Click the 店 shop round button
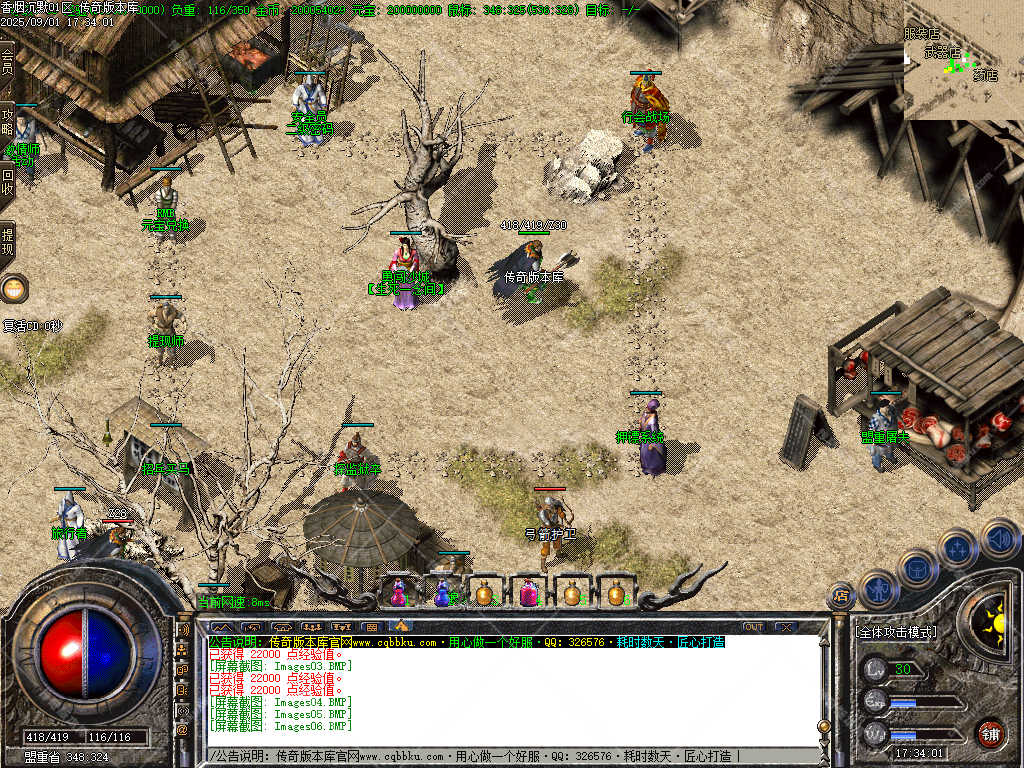This screenshot has width=1024, height=768. [842, 596]
